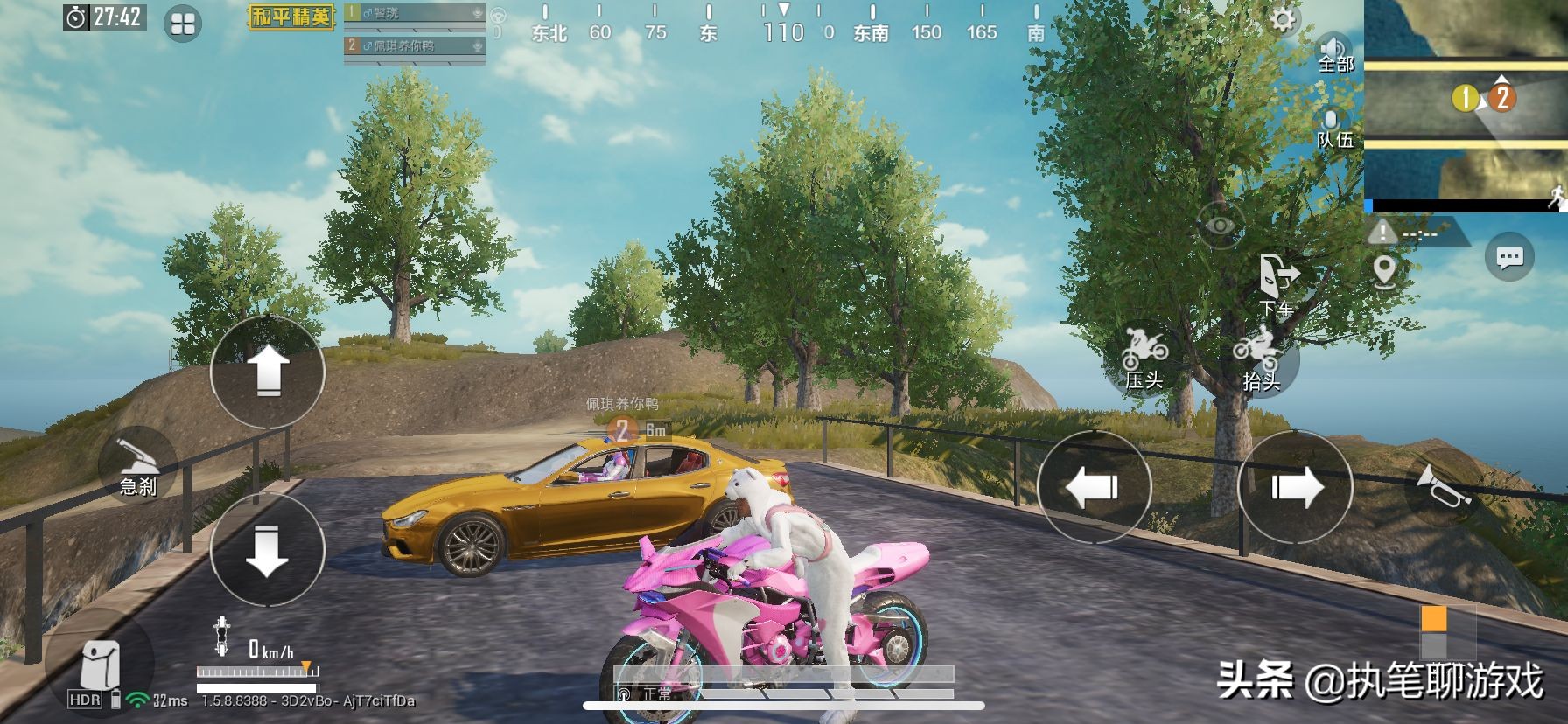
Task: Place a map location marker
Action: 1384,271
